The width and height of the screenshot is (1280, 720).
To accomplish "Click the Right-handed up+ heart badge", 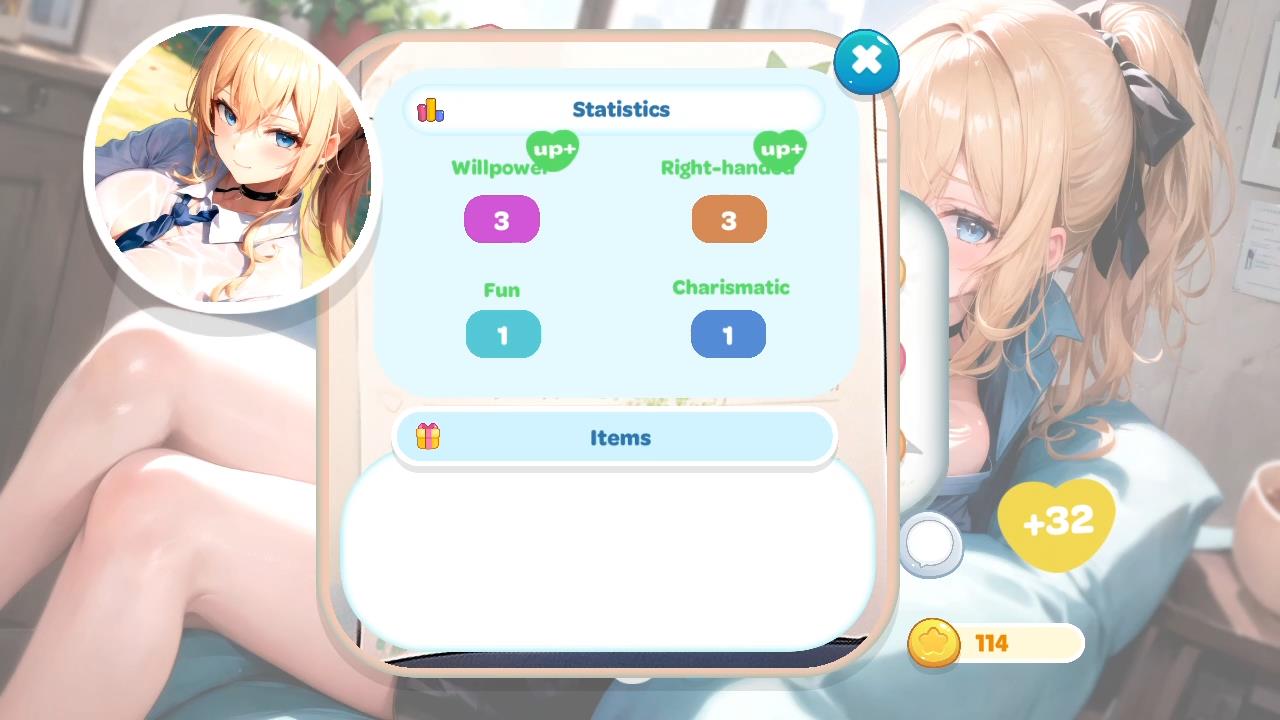I will tap(779, 151).
